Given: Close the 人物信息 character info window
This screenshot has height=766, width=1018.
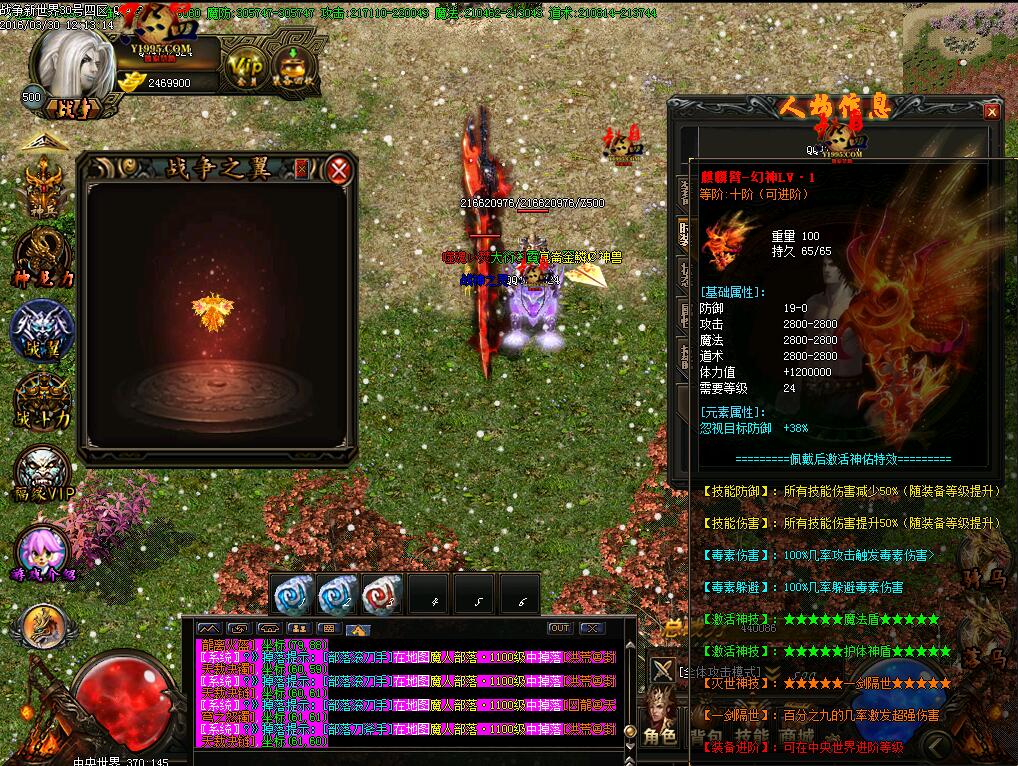Looking at the screenshot, I should [x=991, y=112].
